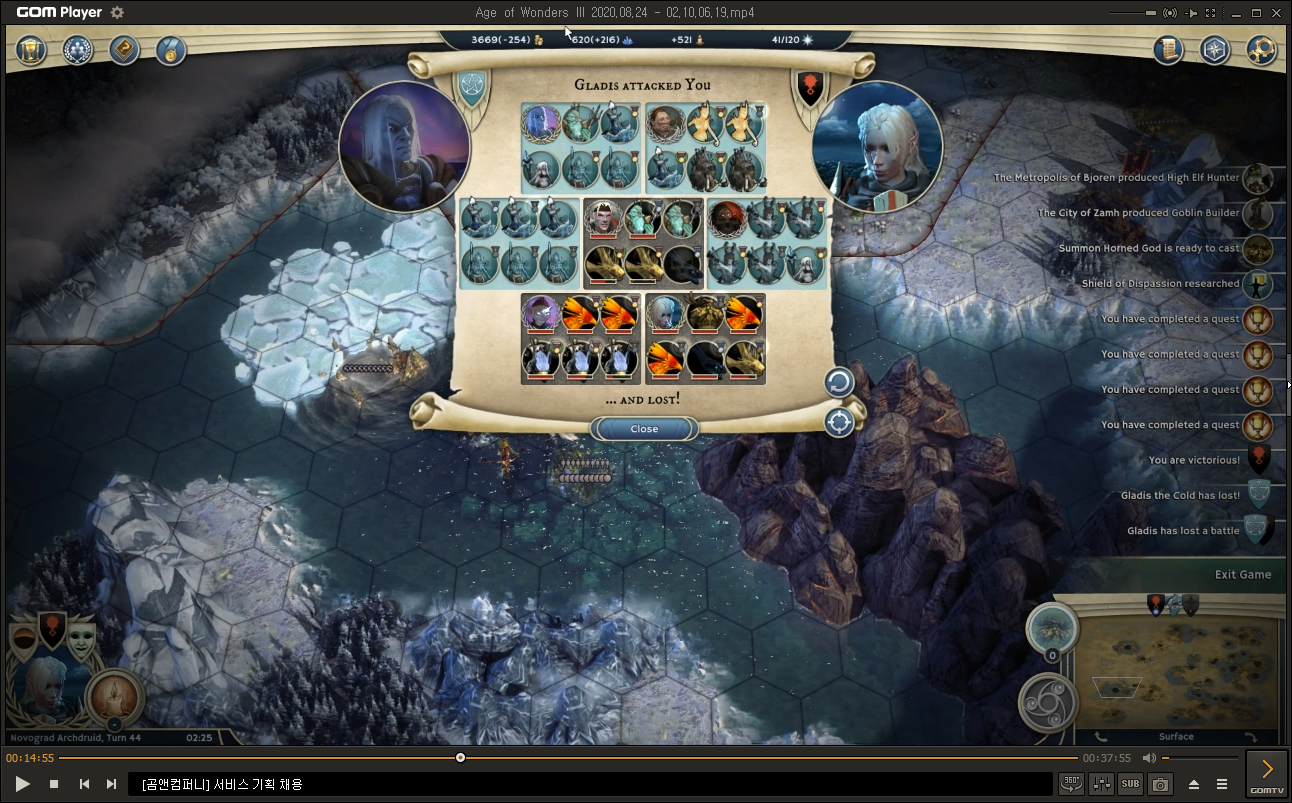This screenshot has width=1292, height=803.
Task: Select the white-haired elf leader portrait
Action: pyautogui.click(x=877, y=147)
